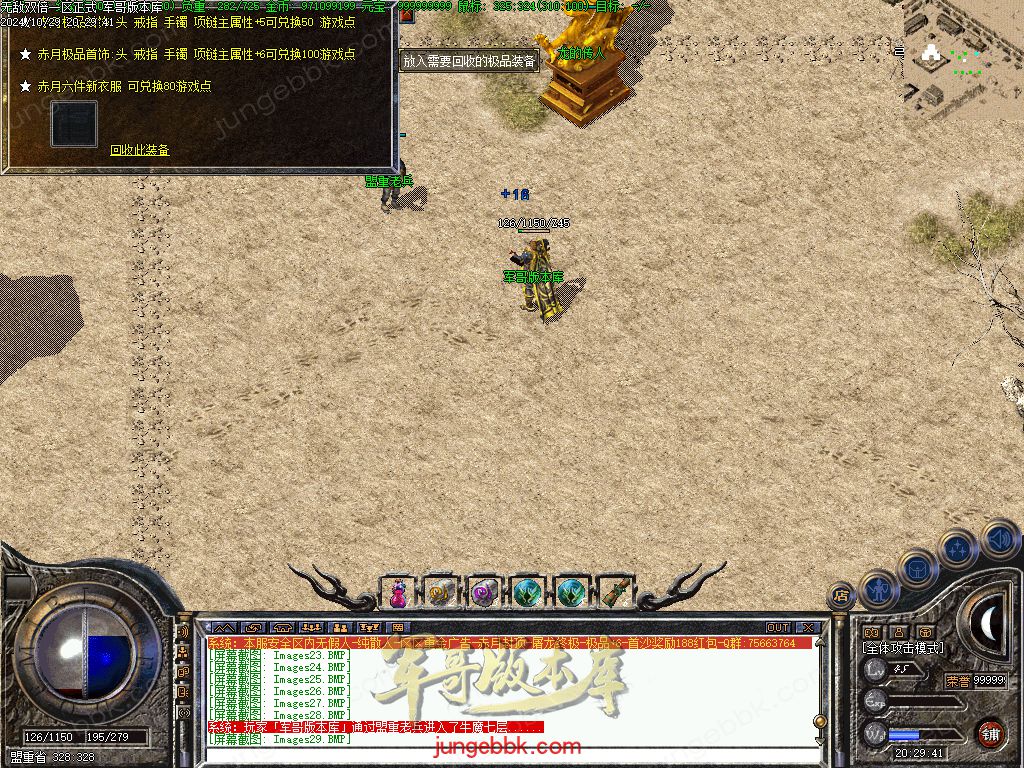Click the chat scrollbar gold knob

pos(820,721)
